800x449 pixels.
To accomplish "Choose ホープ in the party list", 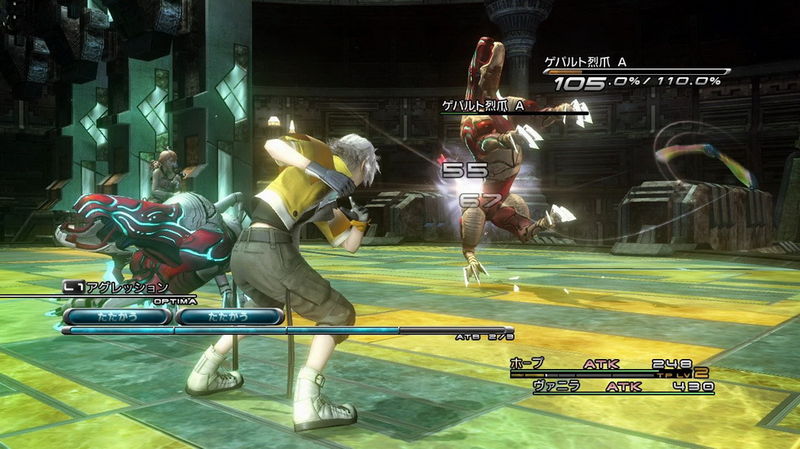I will click(527, 364).
